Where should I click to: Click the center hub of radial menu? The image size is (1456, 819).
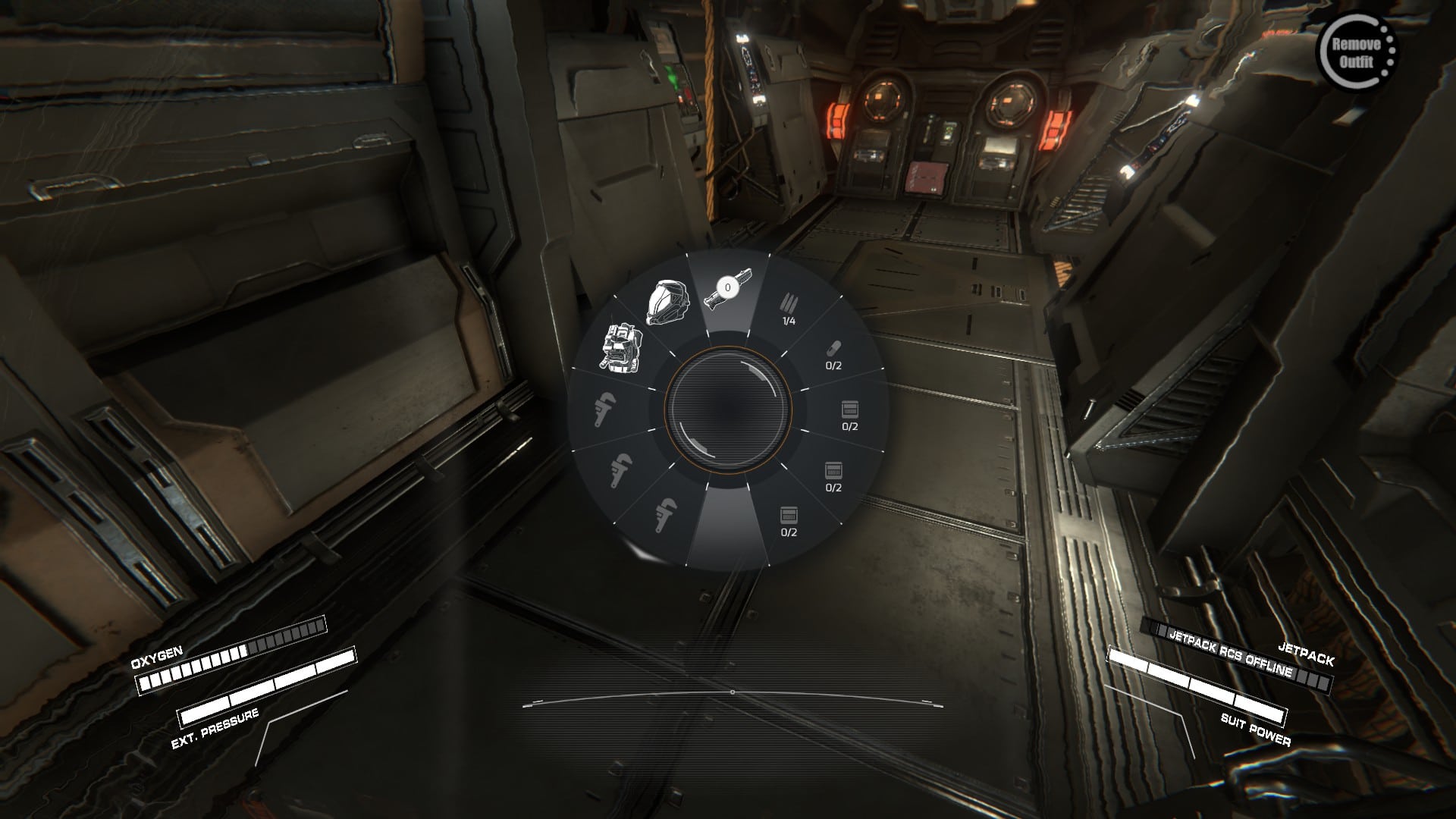pyautogui.click(x=728, y=409)
